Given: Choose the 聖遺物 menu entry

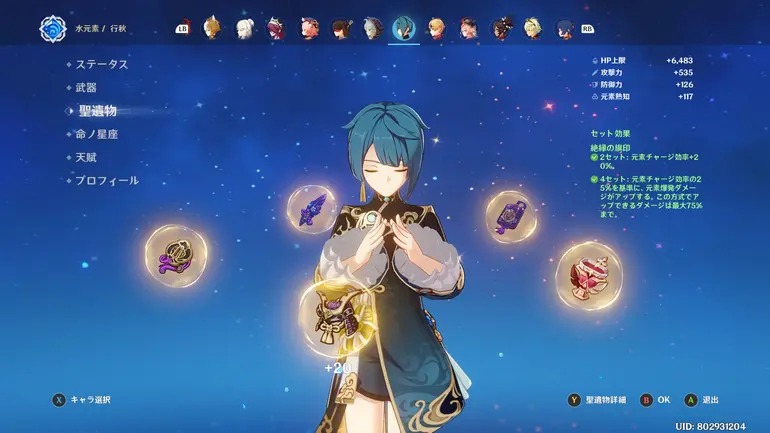Looking at the screenshot, I should coord(97,111).
